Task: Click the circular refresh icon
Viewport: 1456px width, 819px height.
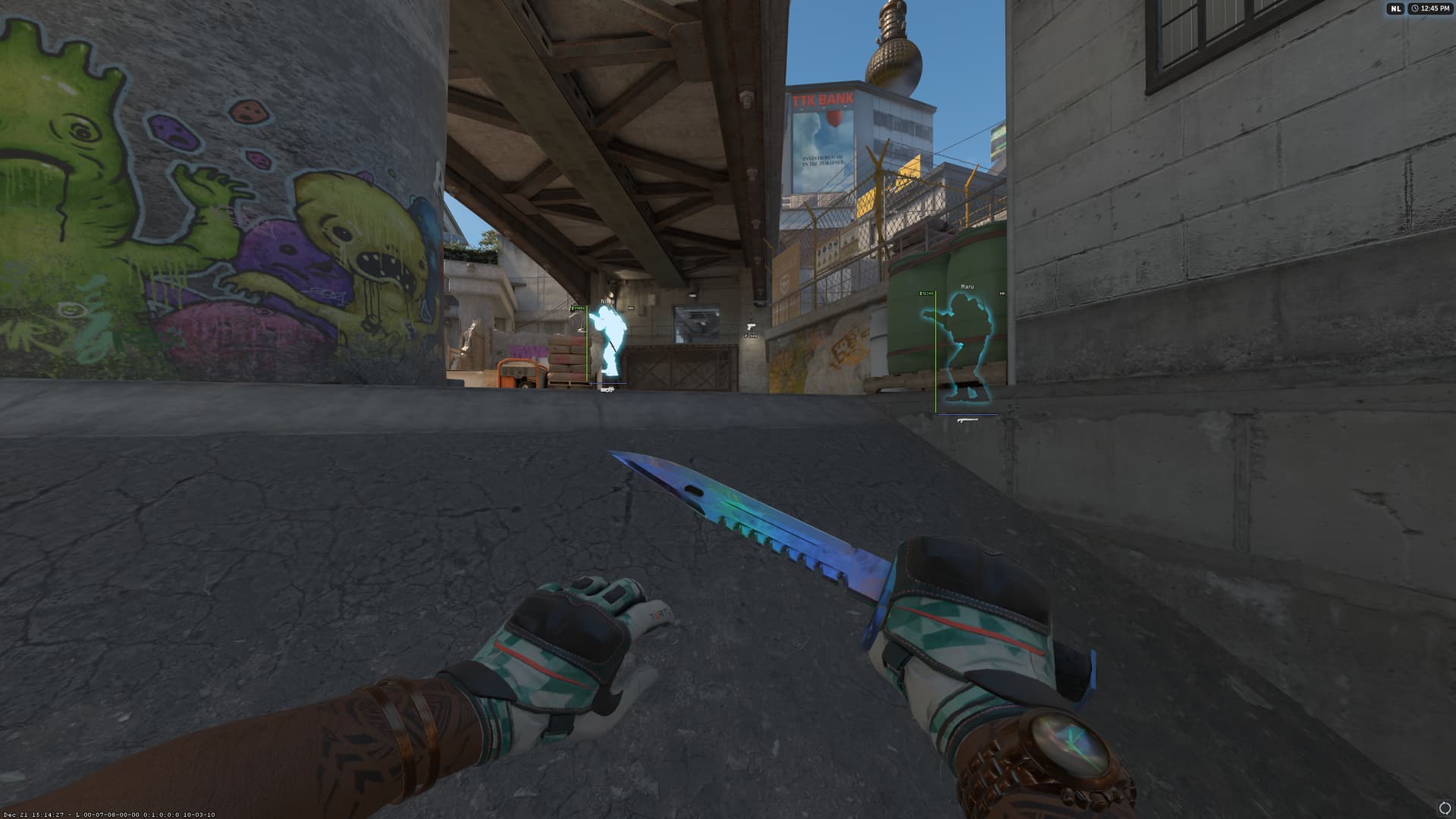Action: tap(1444, 808)
